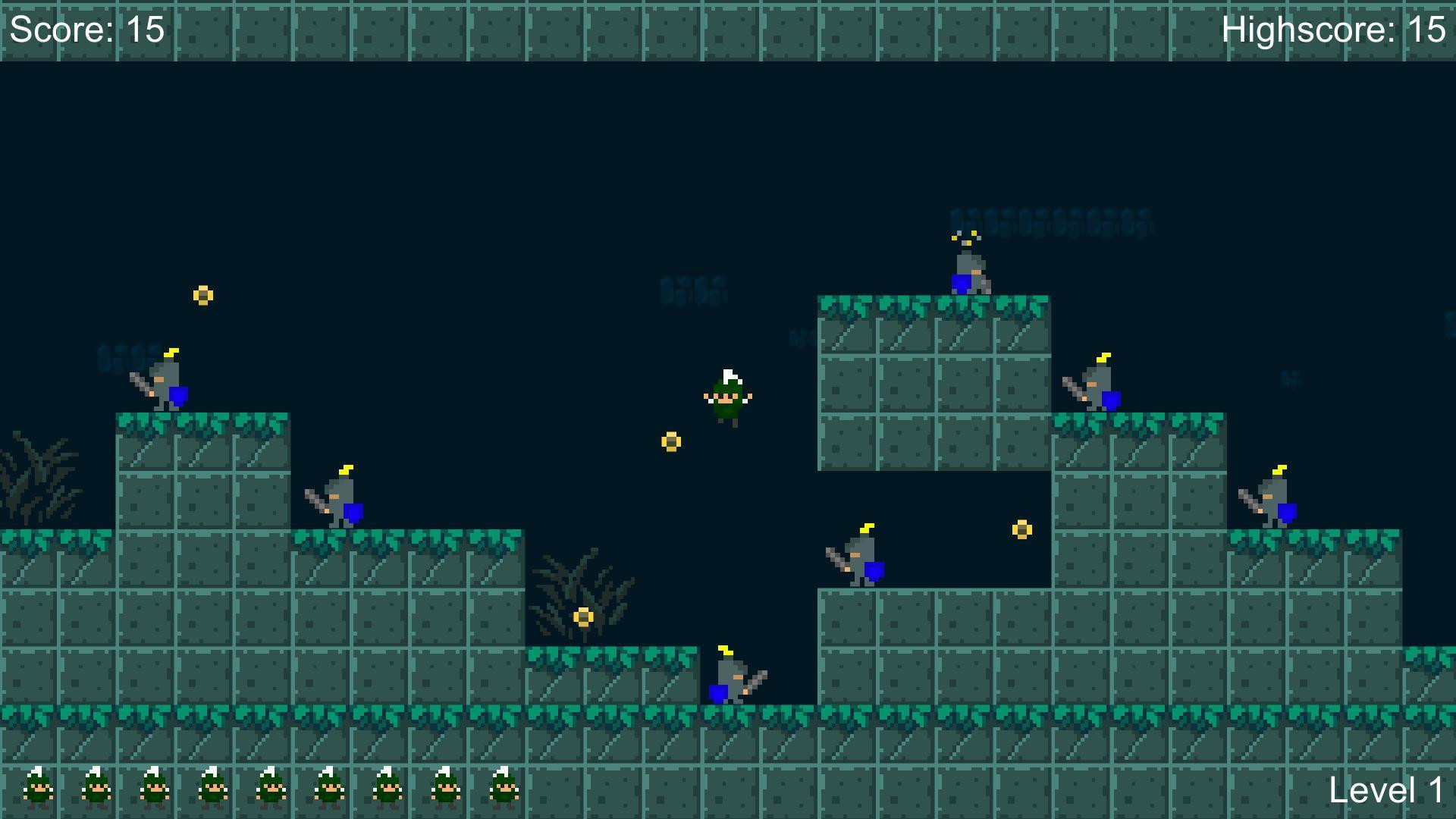Image resolution: width=1456 pixels, height=819 pixels.
Task: Click the knight on the top center platform
Action: pos(971,273)
